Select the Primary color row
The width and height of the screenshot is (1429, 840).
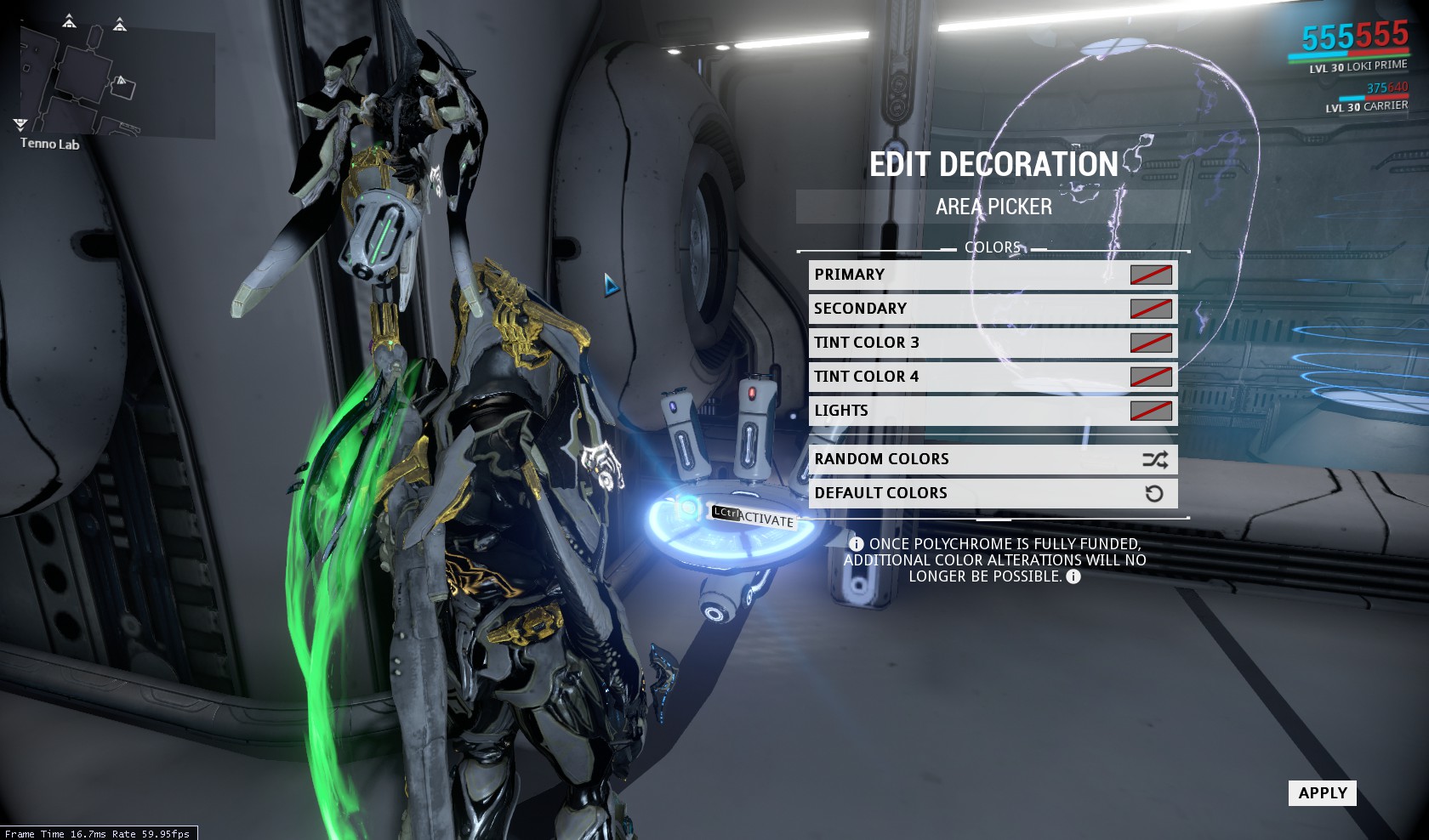[993, 275]
